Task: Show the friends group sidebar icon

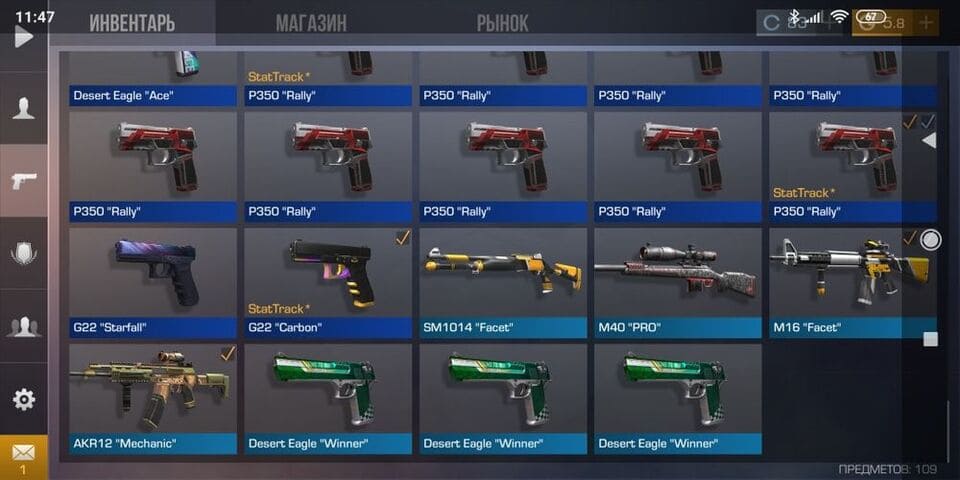Action: (23, 326)
